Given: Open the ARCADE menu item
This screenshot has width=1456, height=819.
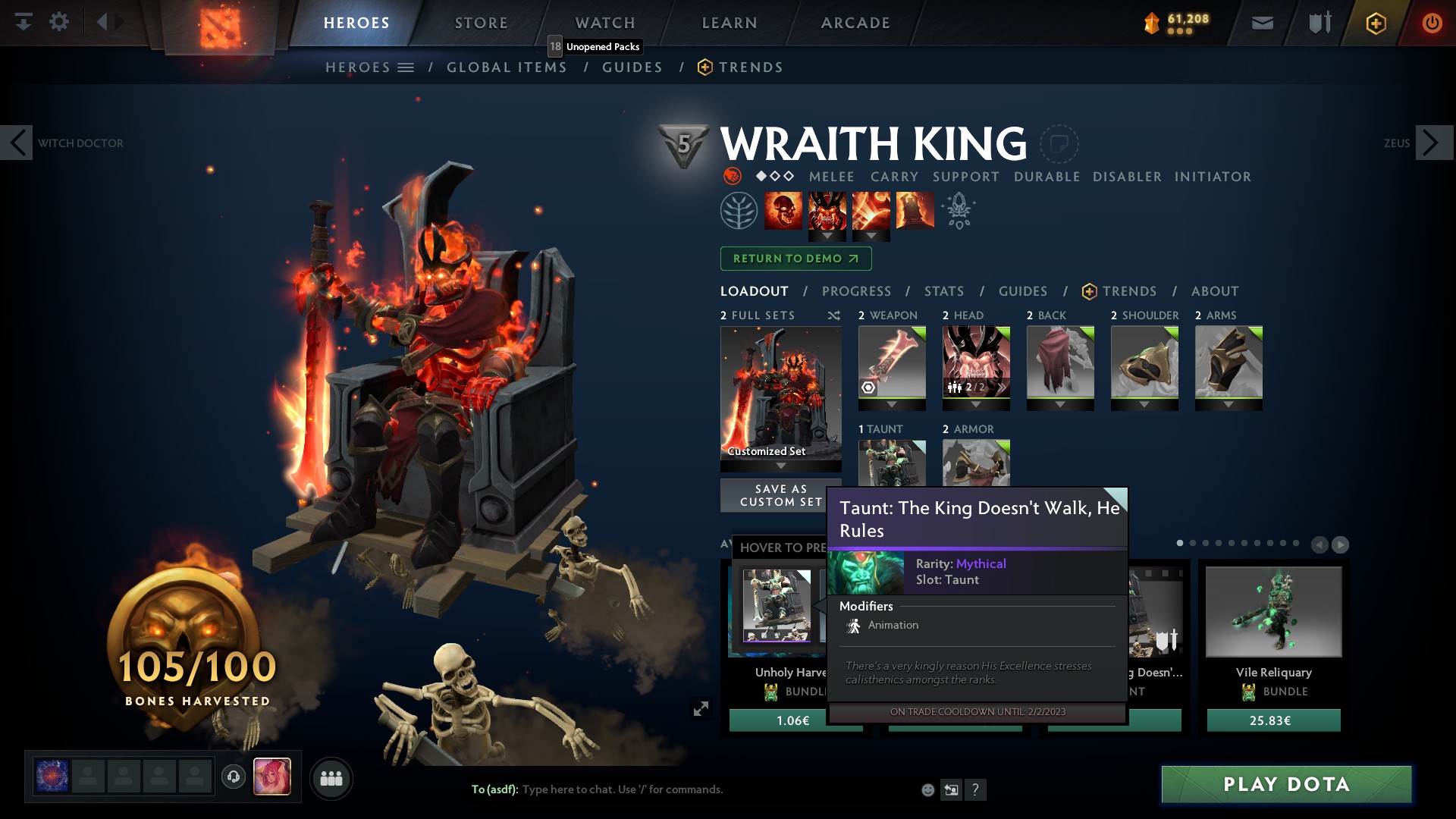Looking at the screenshot, I should (855, 23).
